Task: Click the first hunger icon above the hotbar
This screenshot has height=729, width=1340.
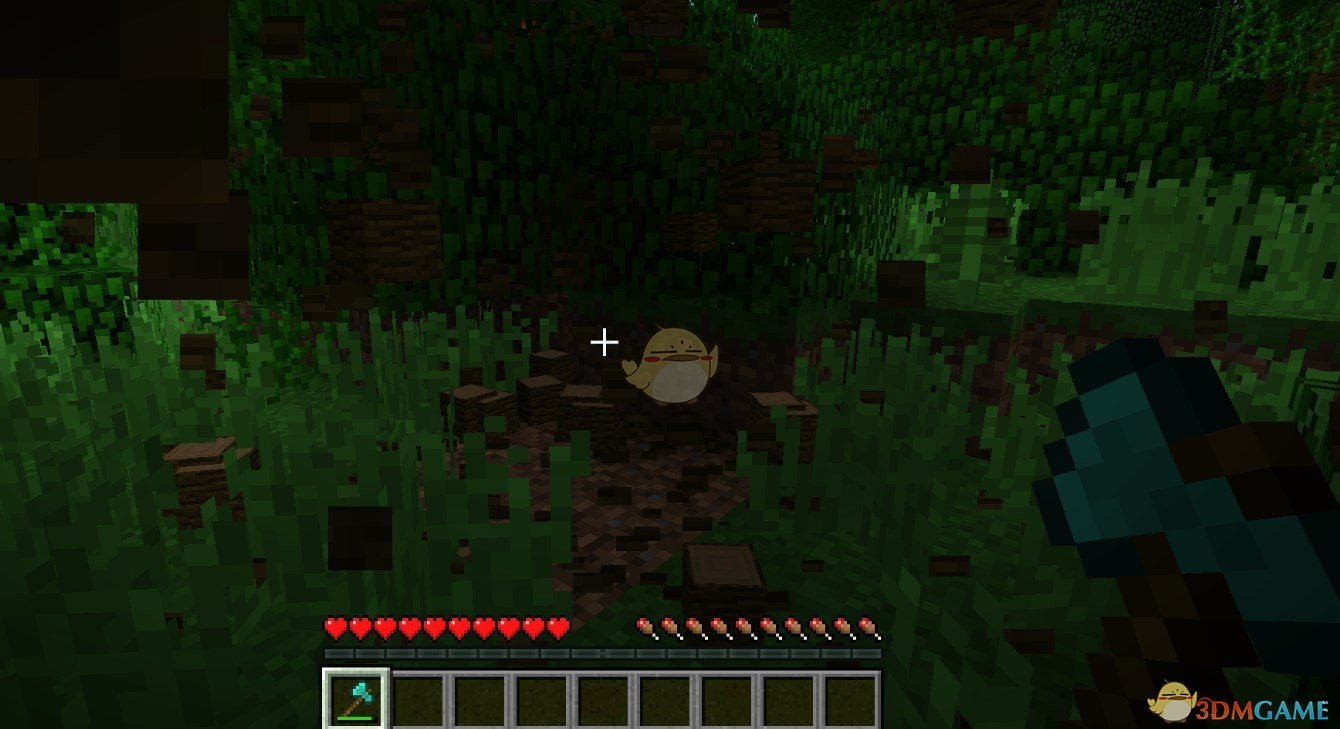Action: point(643,627)
